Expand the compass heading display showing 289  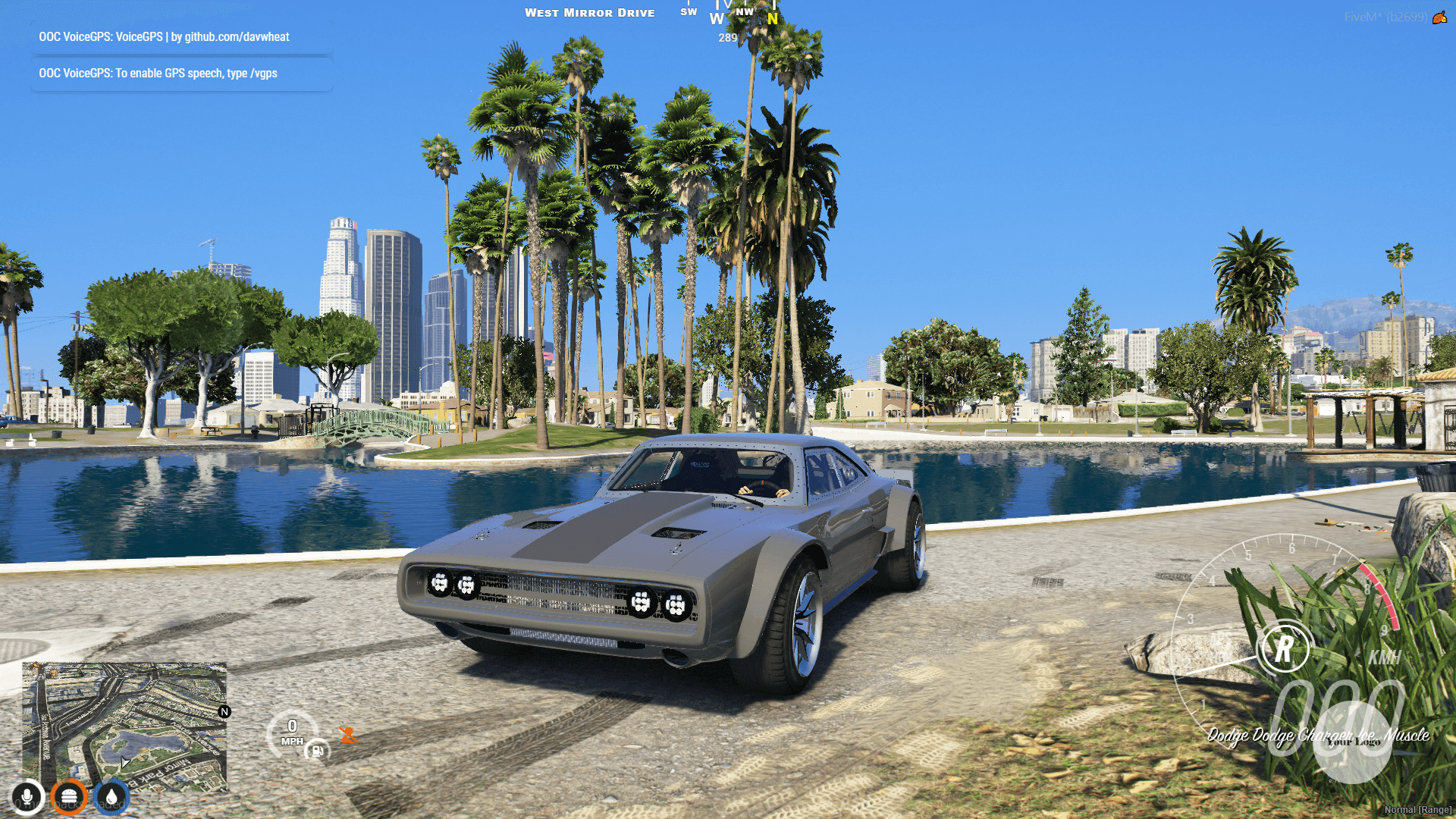pyautogui.click(x=727, y=36)
